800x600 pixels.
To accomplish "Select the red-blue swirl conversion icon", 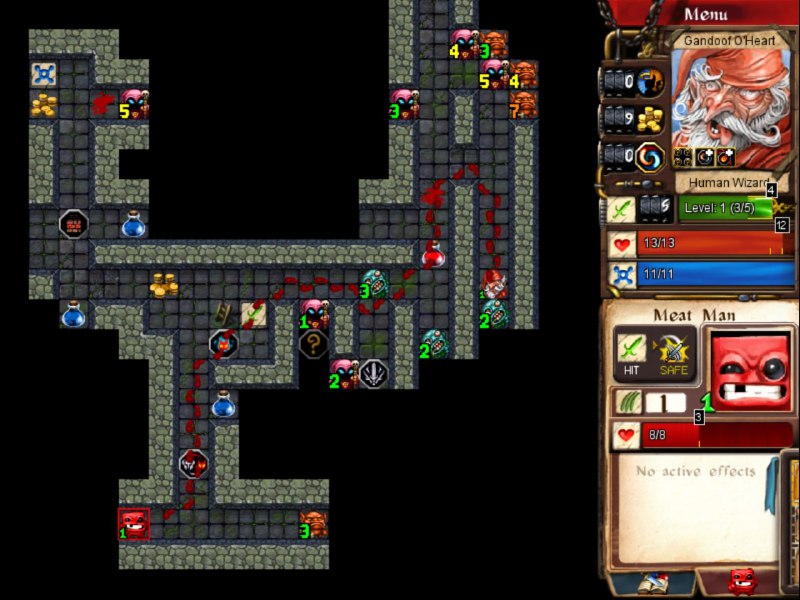I will pos(651,156).
